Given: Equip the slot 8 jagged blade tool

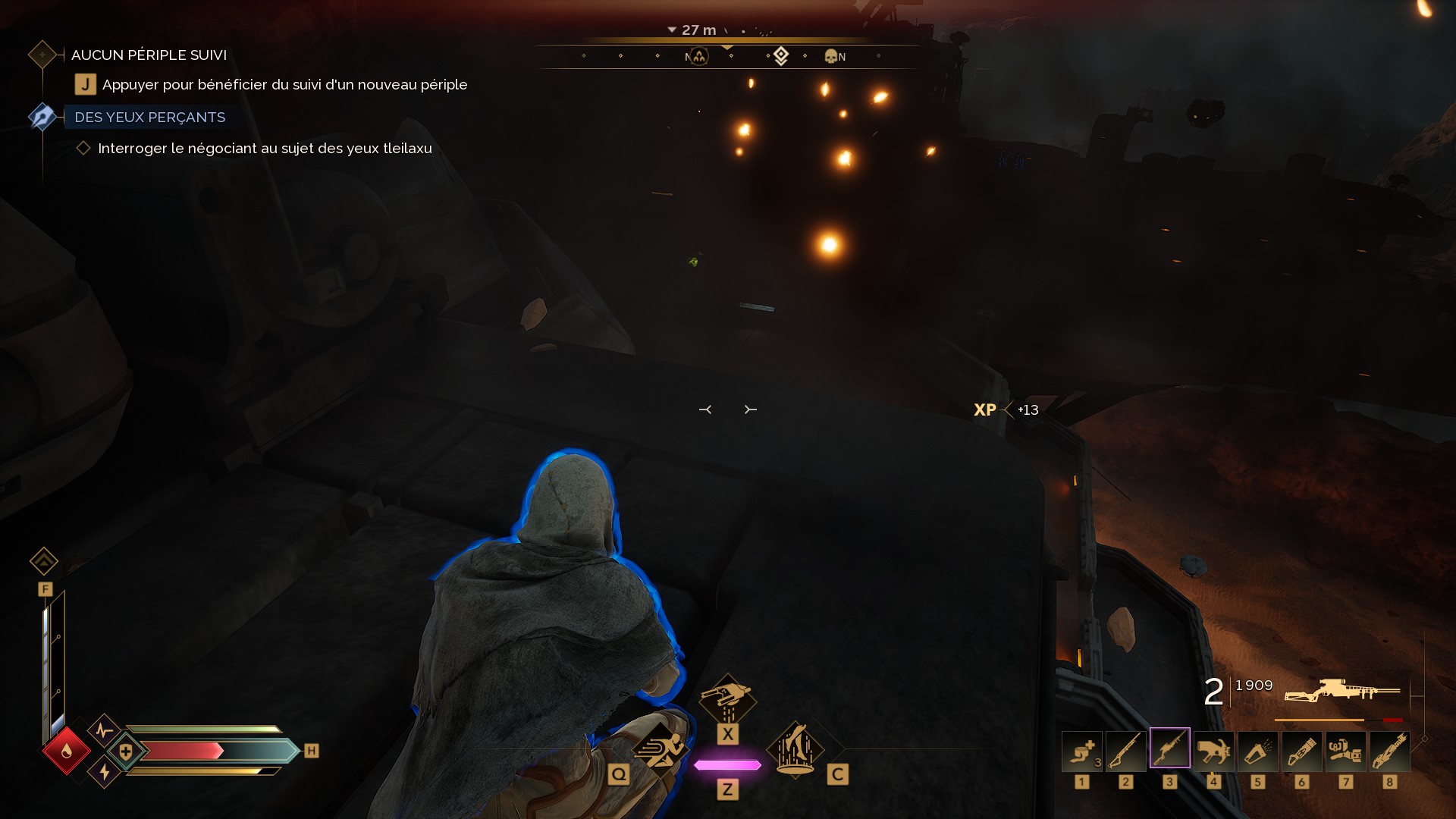Looking at the screenshot, I should 1389,751.
